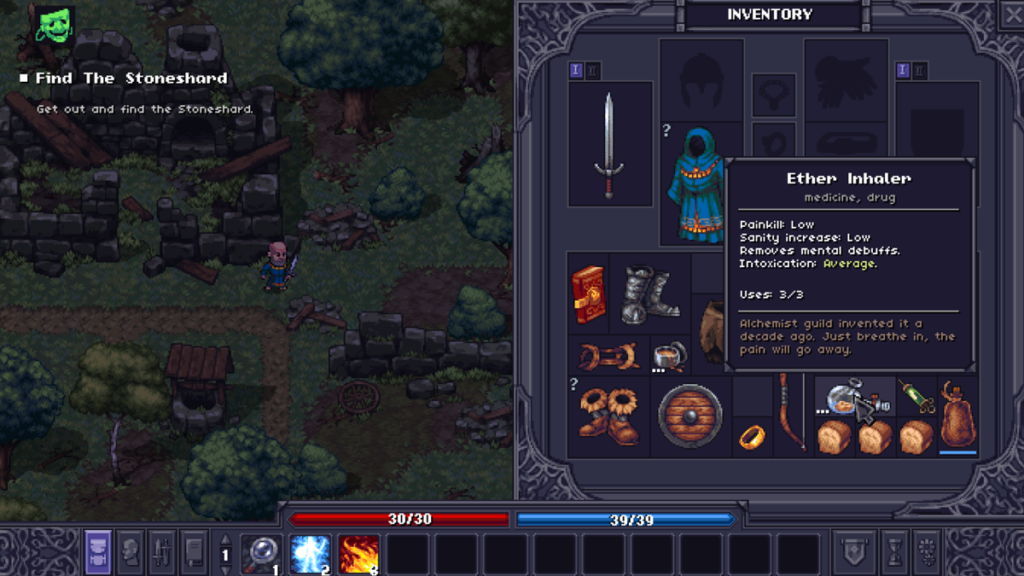Click the hourglass wait button
Image resolution: width=1024 pixels, height=576 pixels.
click(894, 552)
